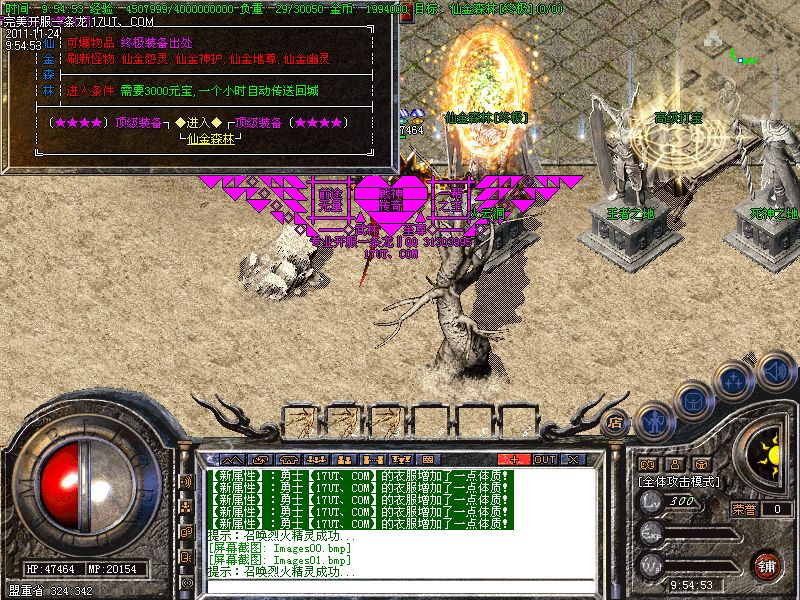Open the bag inventory icon
The width and height of the screenshot is (800, 600).
pyautogui.click(x=693, y=400)
